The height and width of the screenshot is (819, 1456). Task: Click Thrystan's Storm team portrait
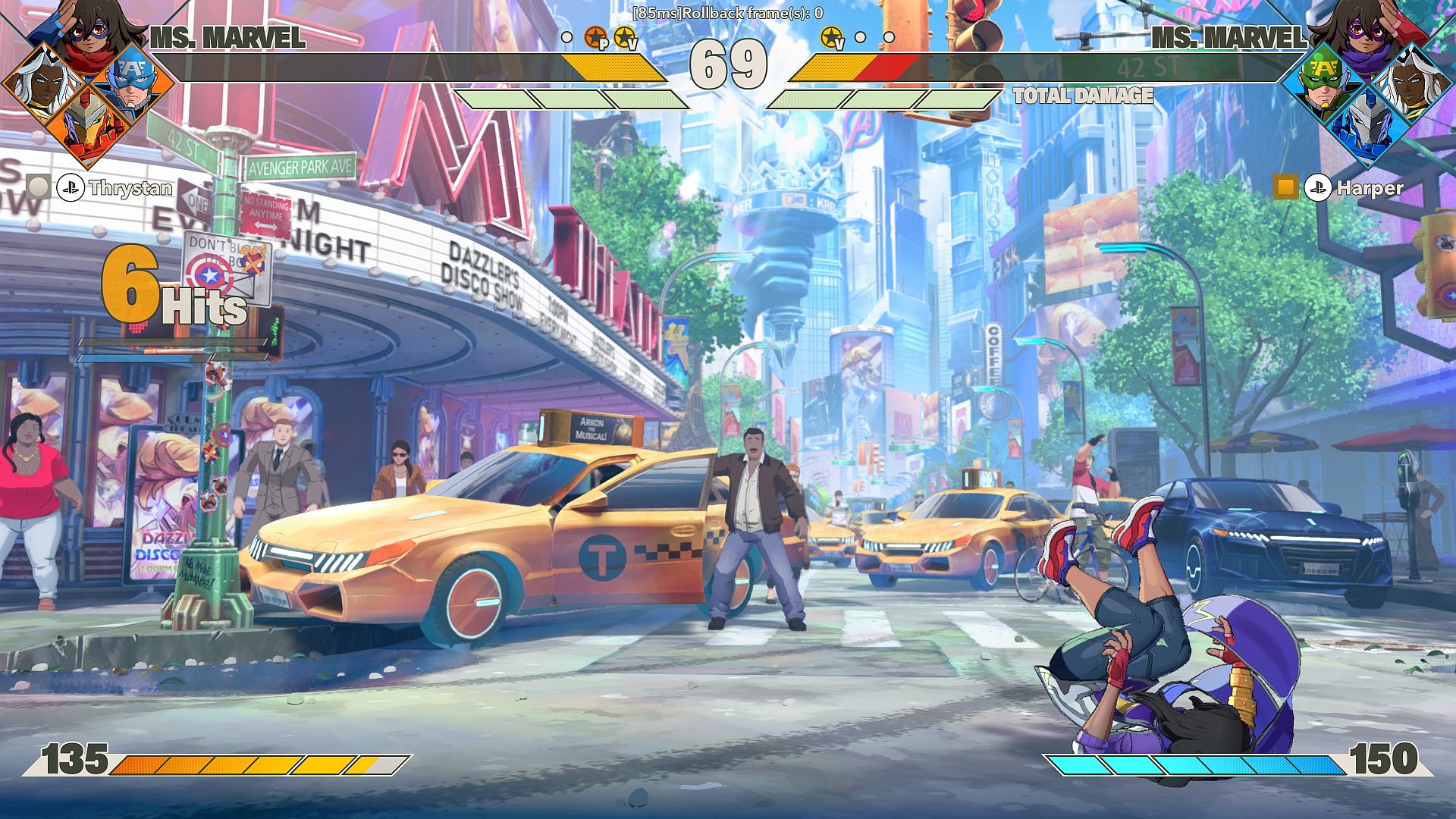tap(42, 82)
